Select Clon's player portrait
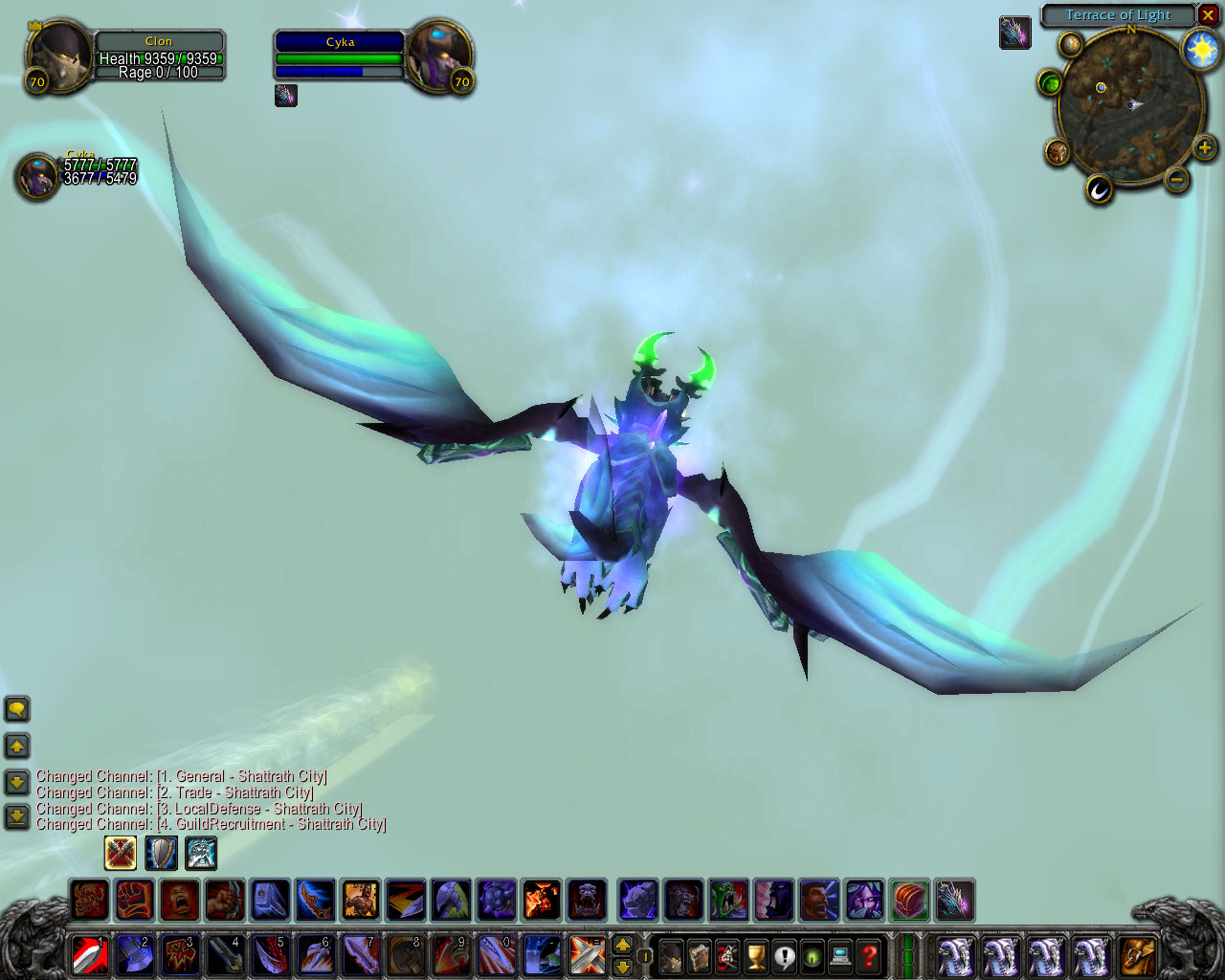The height and width of the screenshot is (980, 1225). click(x=59, y=57)
